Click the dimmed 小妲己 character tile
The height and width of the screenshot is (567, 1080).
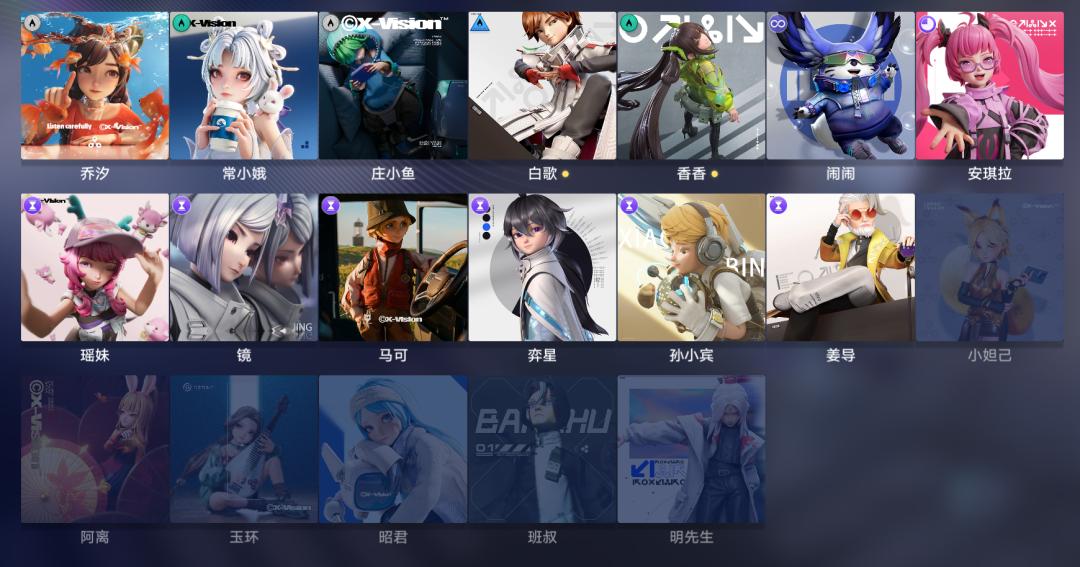pyautogui.click(x=990, y=267)
